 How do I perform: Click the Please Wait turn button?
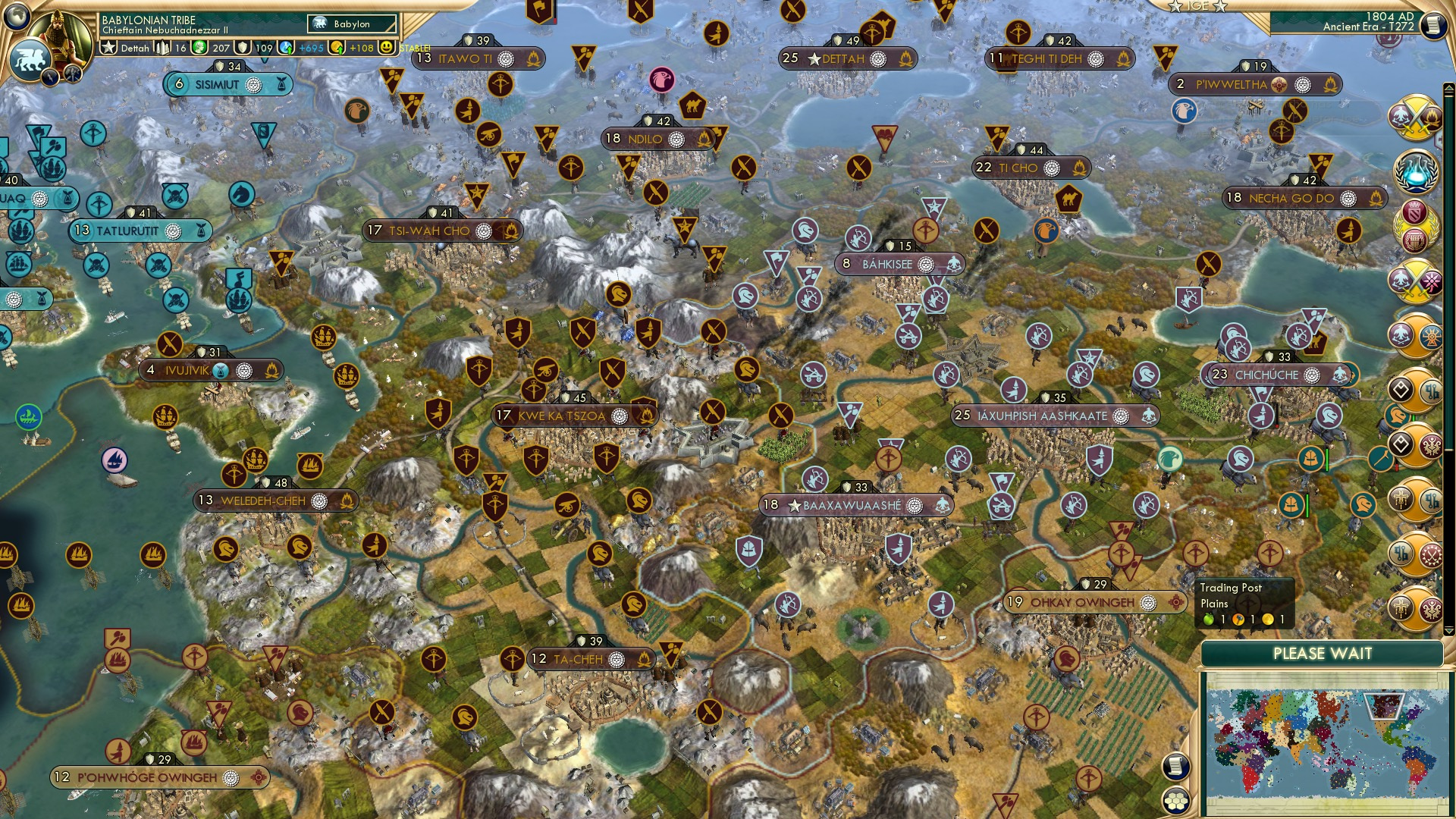(1322, 654)
